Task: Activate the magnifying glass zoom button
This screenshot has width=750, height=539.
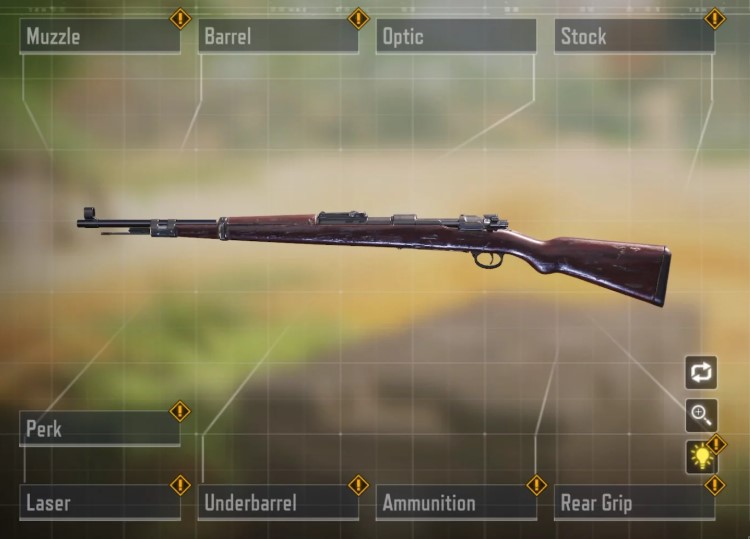Action: coord(701,415)
